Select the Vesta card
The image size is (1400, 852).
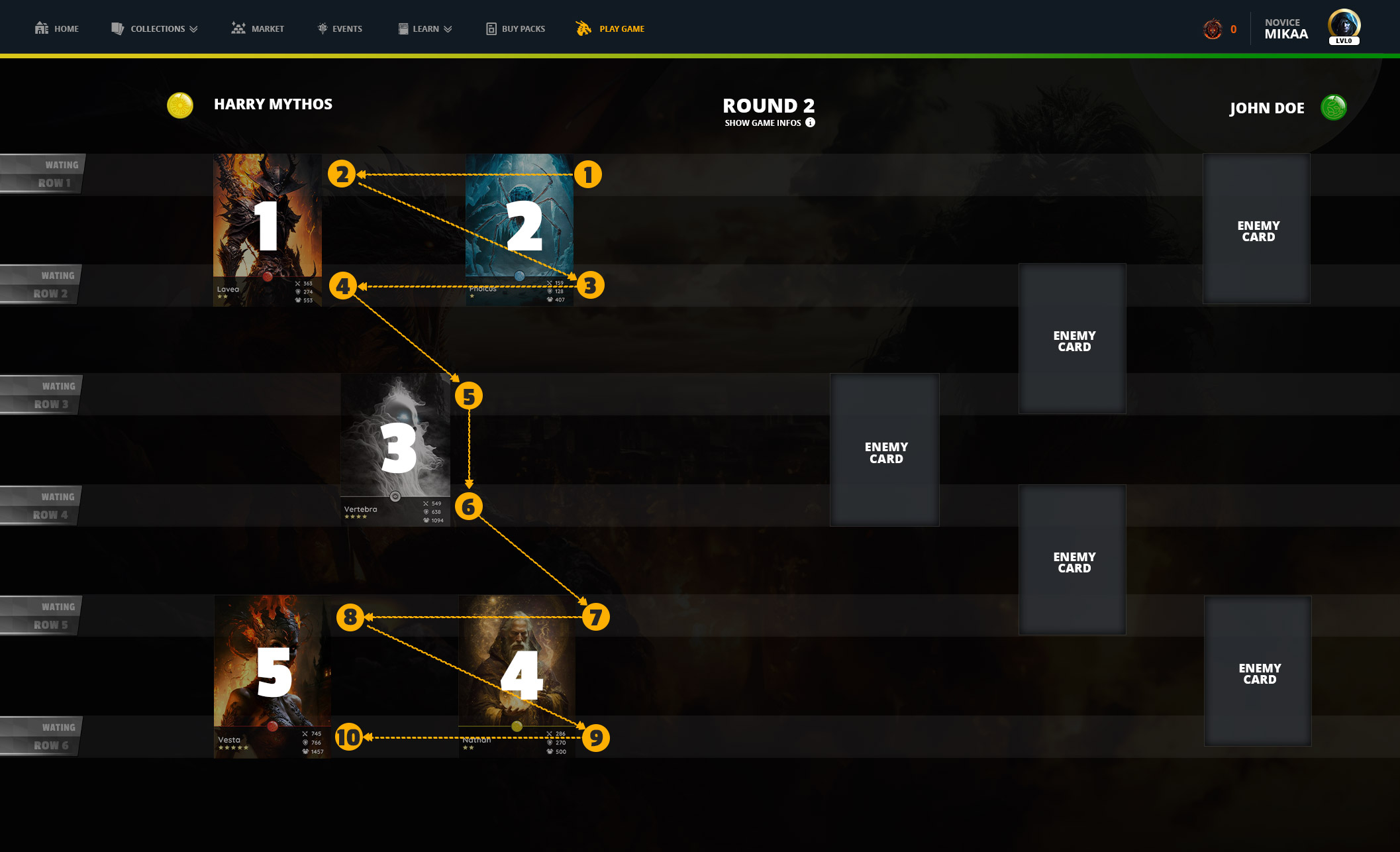272,676
